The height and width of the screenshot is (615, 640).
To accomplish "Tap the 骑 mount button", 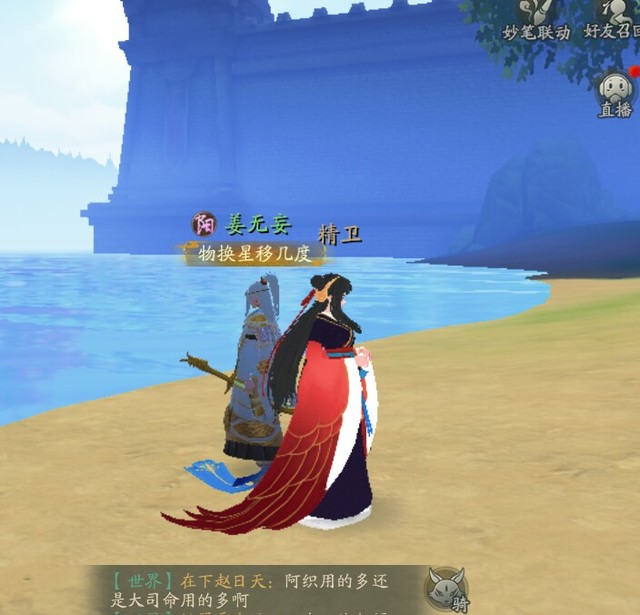I will (447, 588).
